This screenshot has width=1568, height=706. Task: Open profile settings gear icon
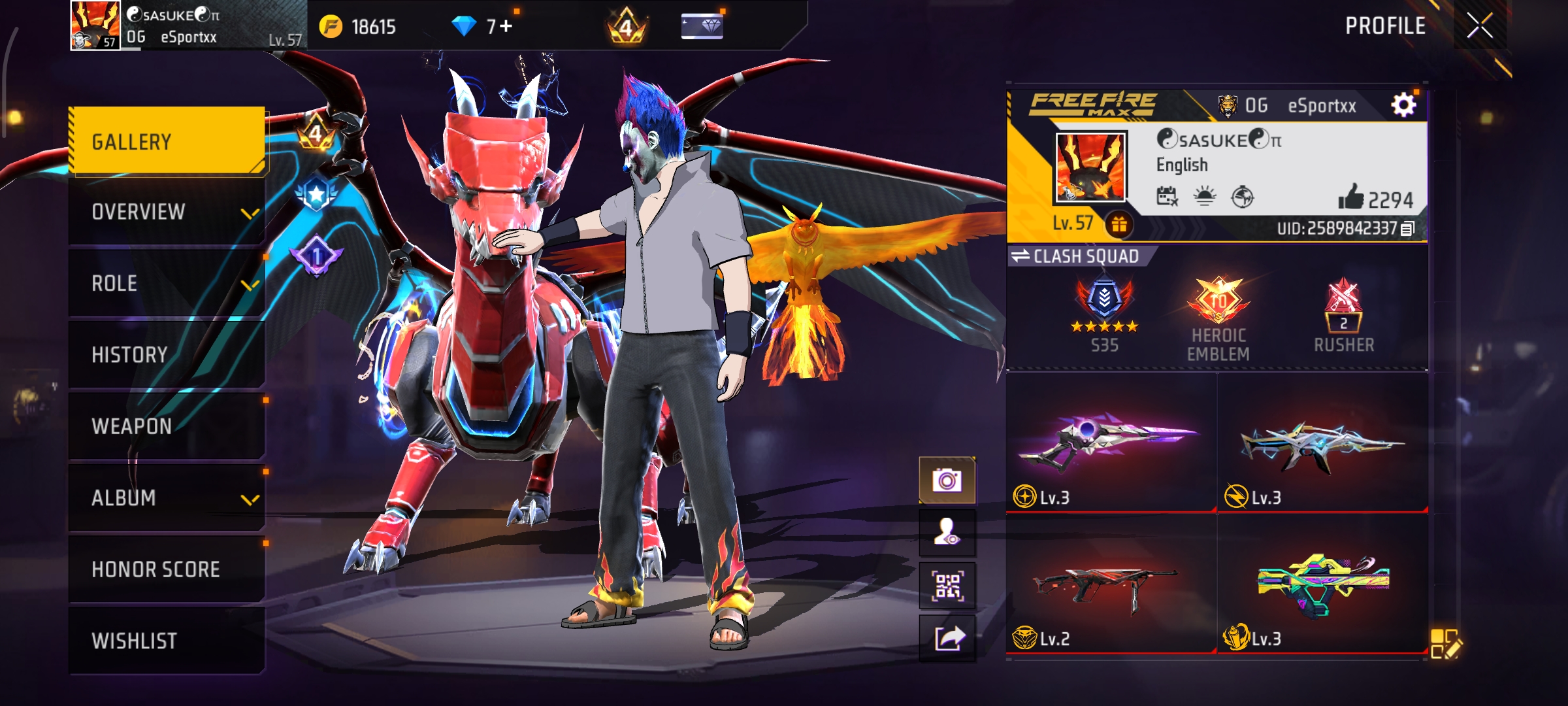point(1403,105)
